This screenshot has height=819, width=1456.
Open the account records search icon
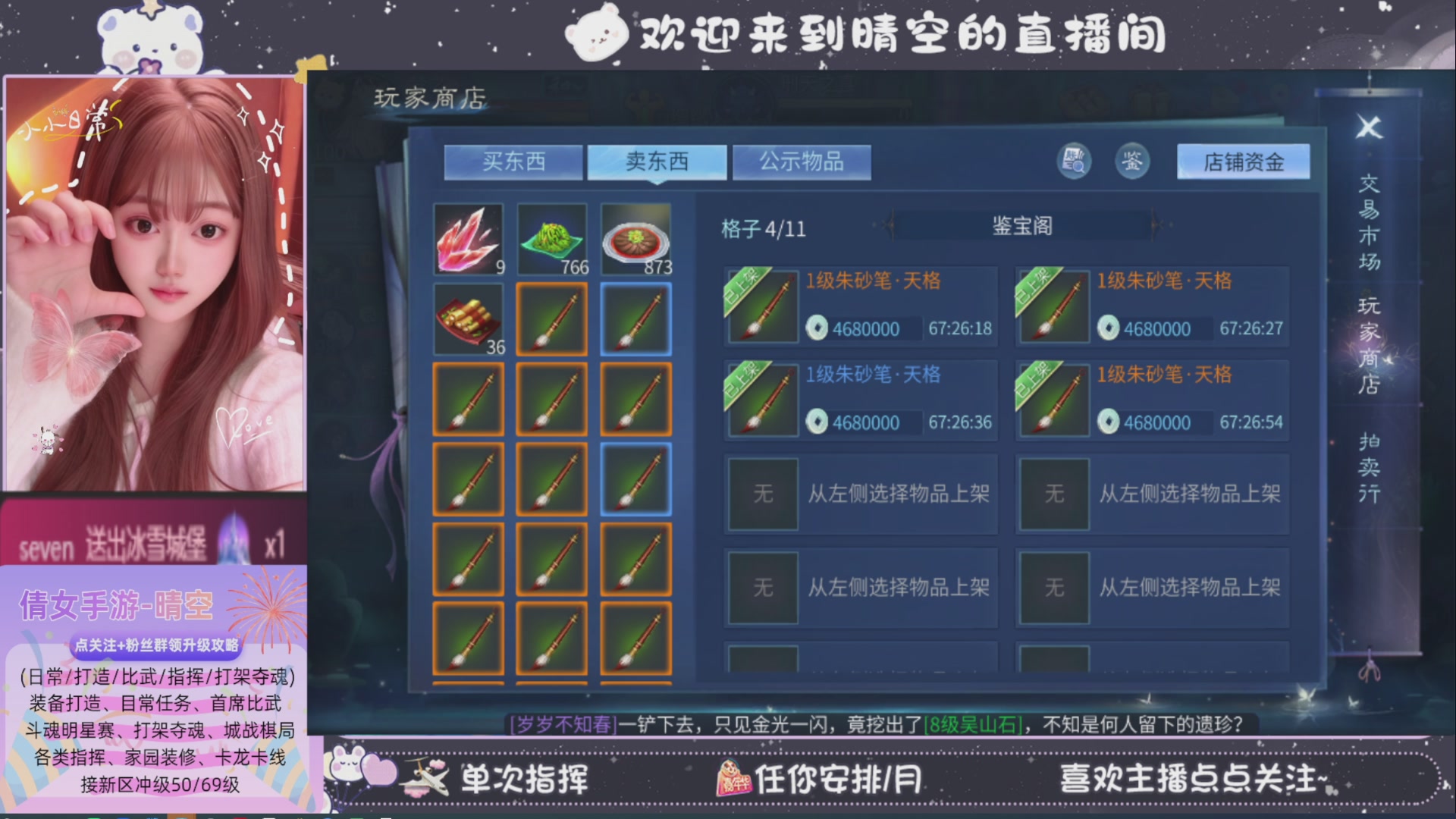[x=1074, y=162]
